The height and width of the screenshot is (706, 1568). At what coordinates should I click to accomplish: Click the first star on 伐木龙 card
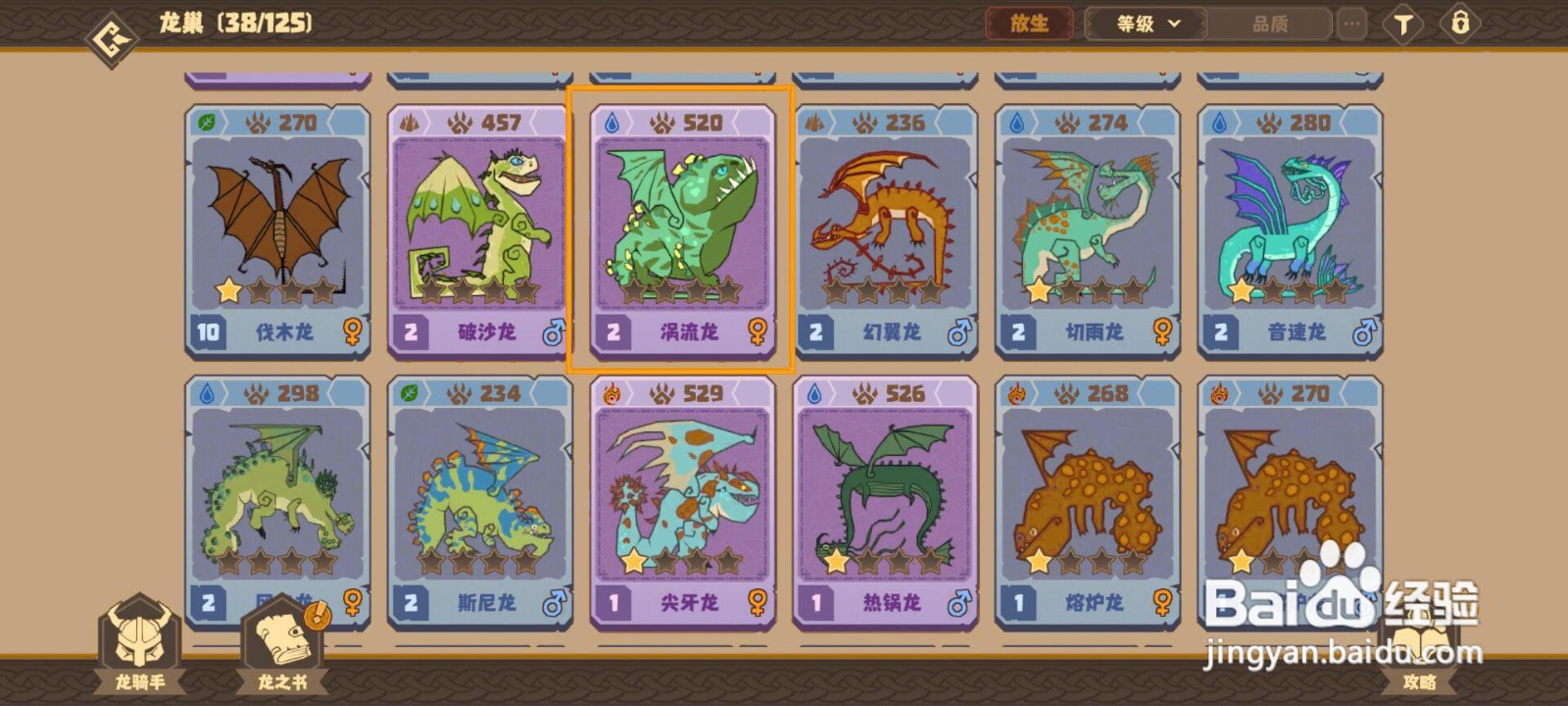pos(227,290)
